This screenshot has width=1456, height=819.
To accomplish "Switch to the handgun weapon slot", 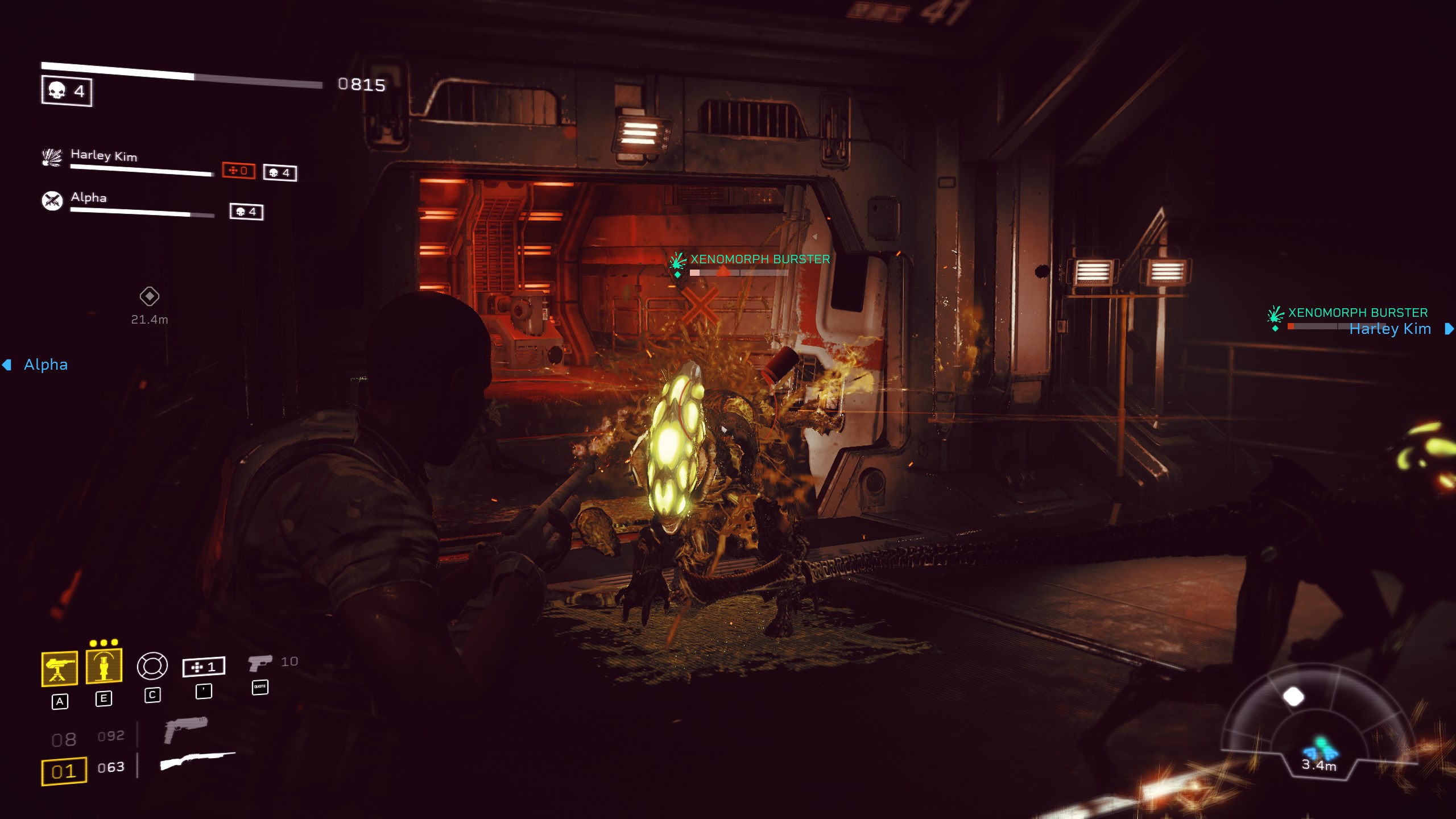I will pos(185,730).
